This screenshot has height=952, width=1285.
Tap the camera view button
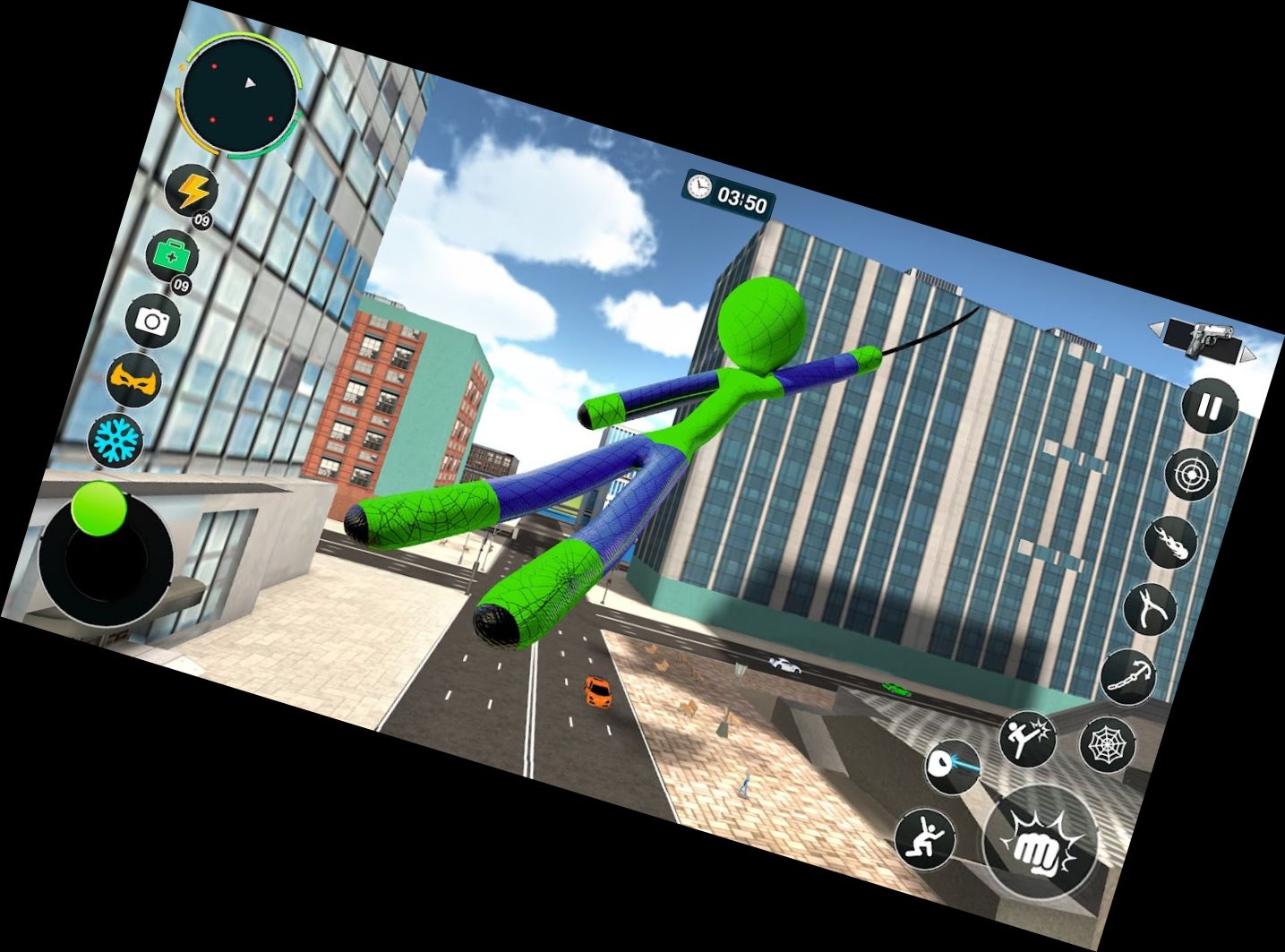pyautogui.click(x=152, y=321)
